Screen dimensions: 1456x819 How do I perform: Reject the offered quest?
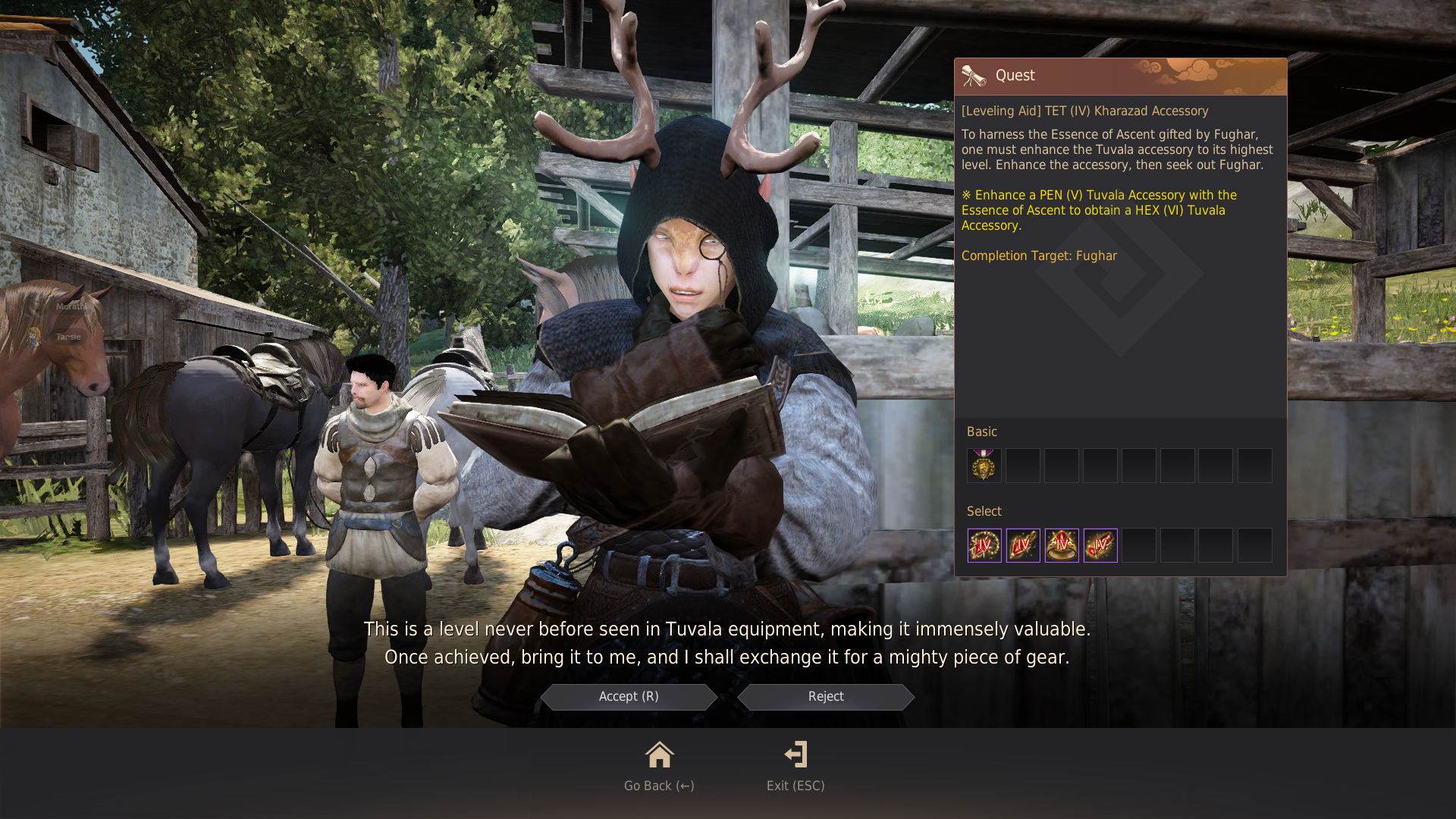826,697
